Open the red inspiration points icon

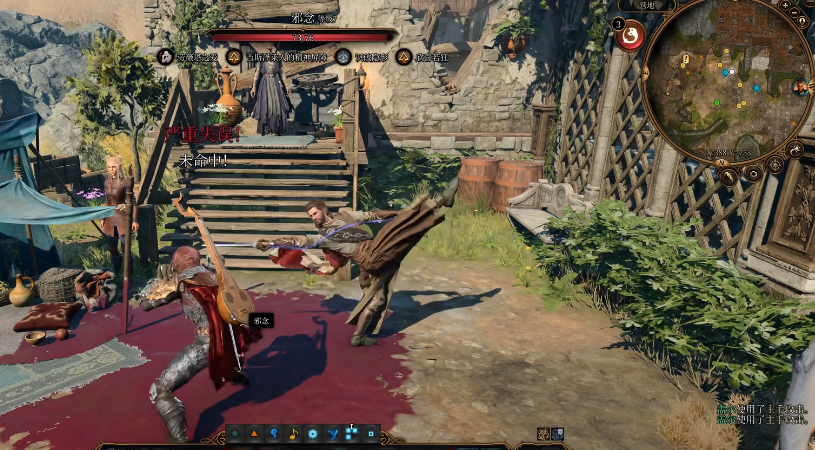pos(630,37)
